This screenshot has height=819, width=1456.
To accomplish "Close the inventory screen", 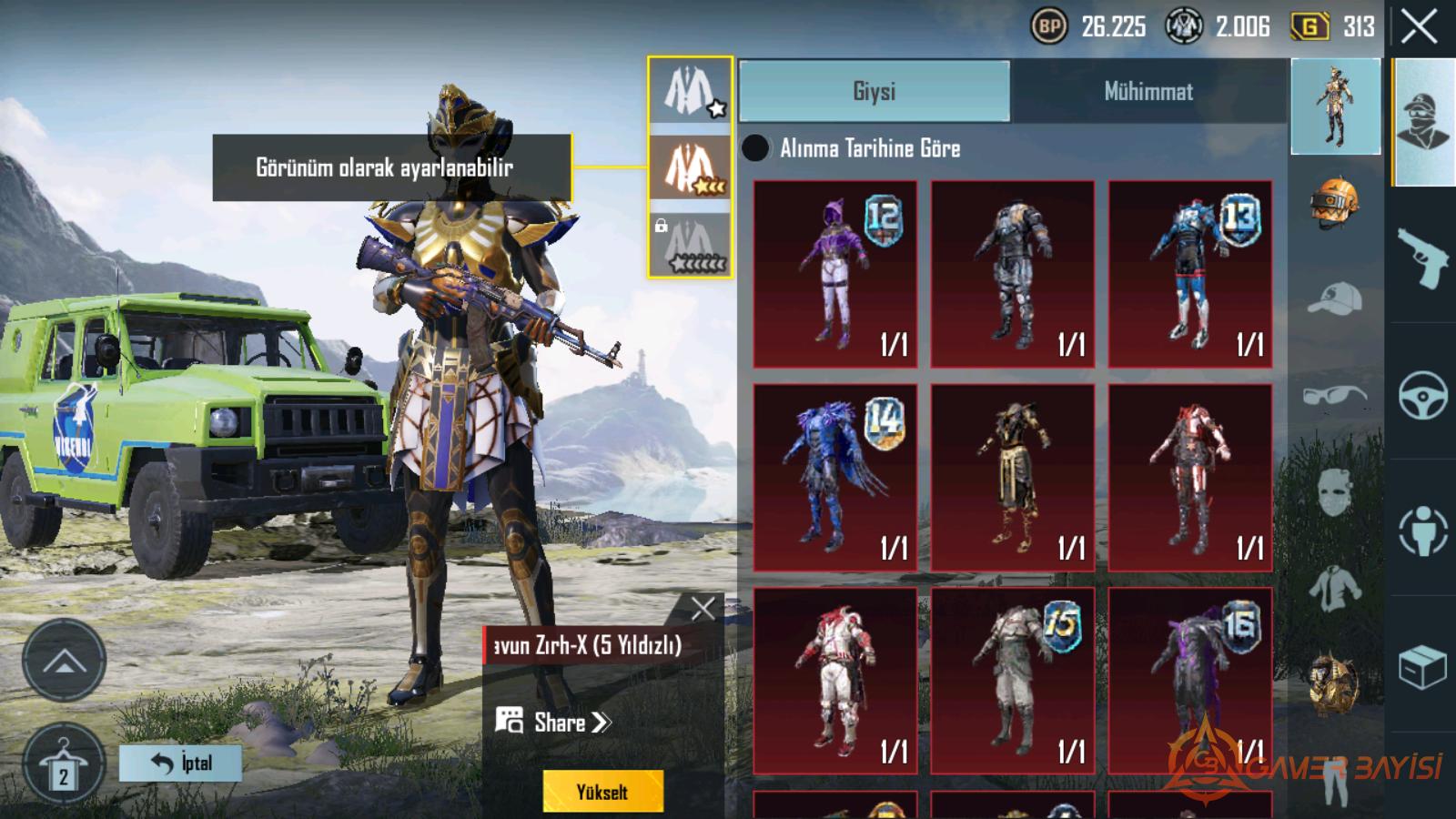I will 1420,27.
